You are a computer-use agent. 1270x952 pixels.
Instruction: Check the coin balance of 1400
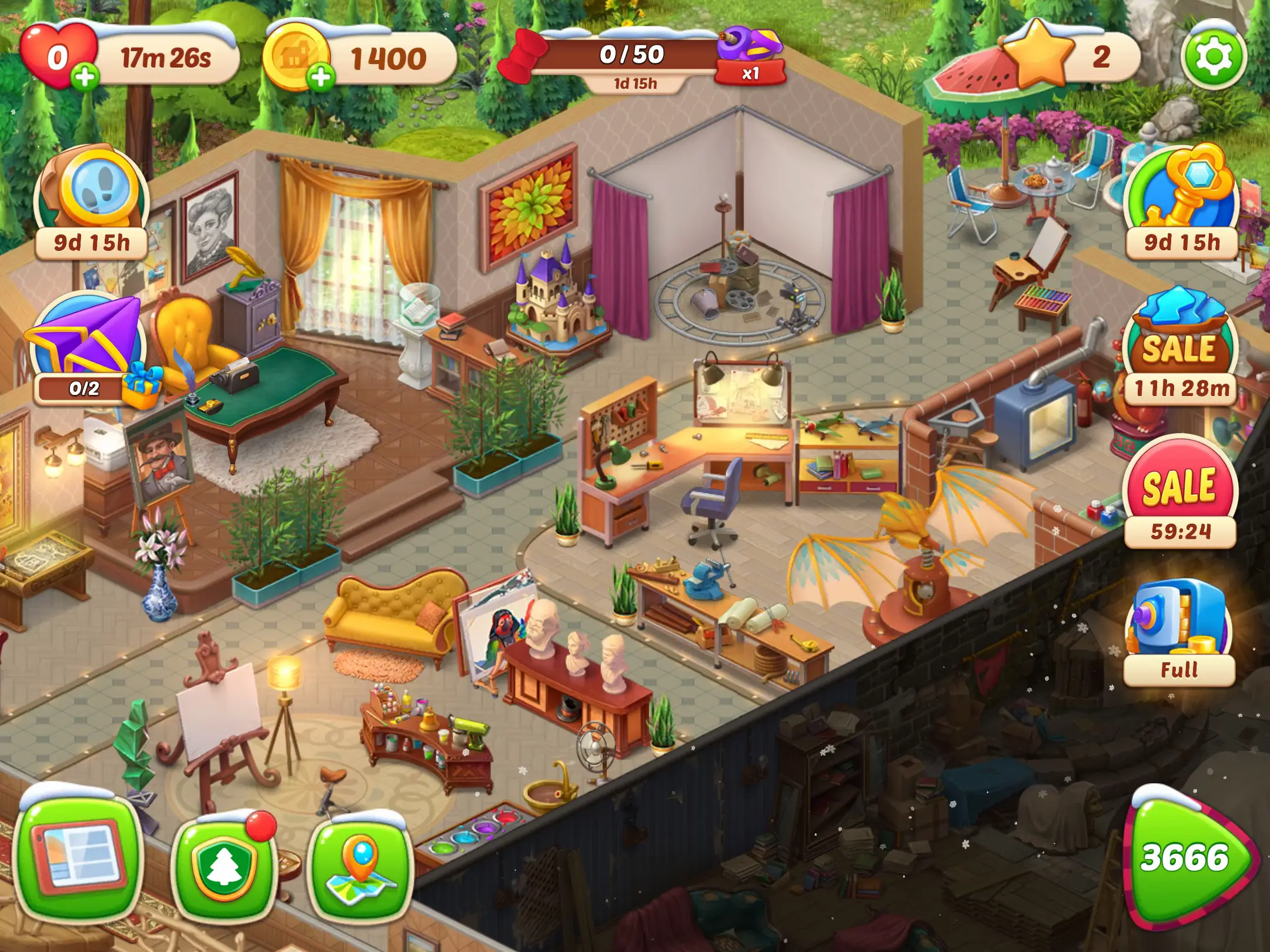point(388,56)
